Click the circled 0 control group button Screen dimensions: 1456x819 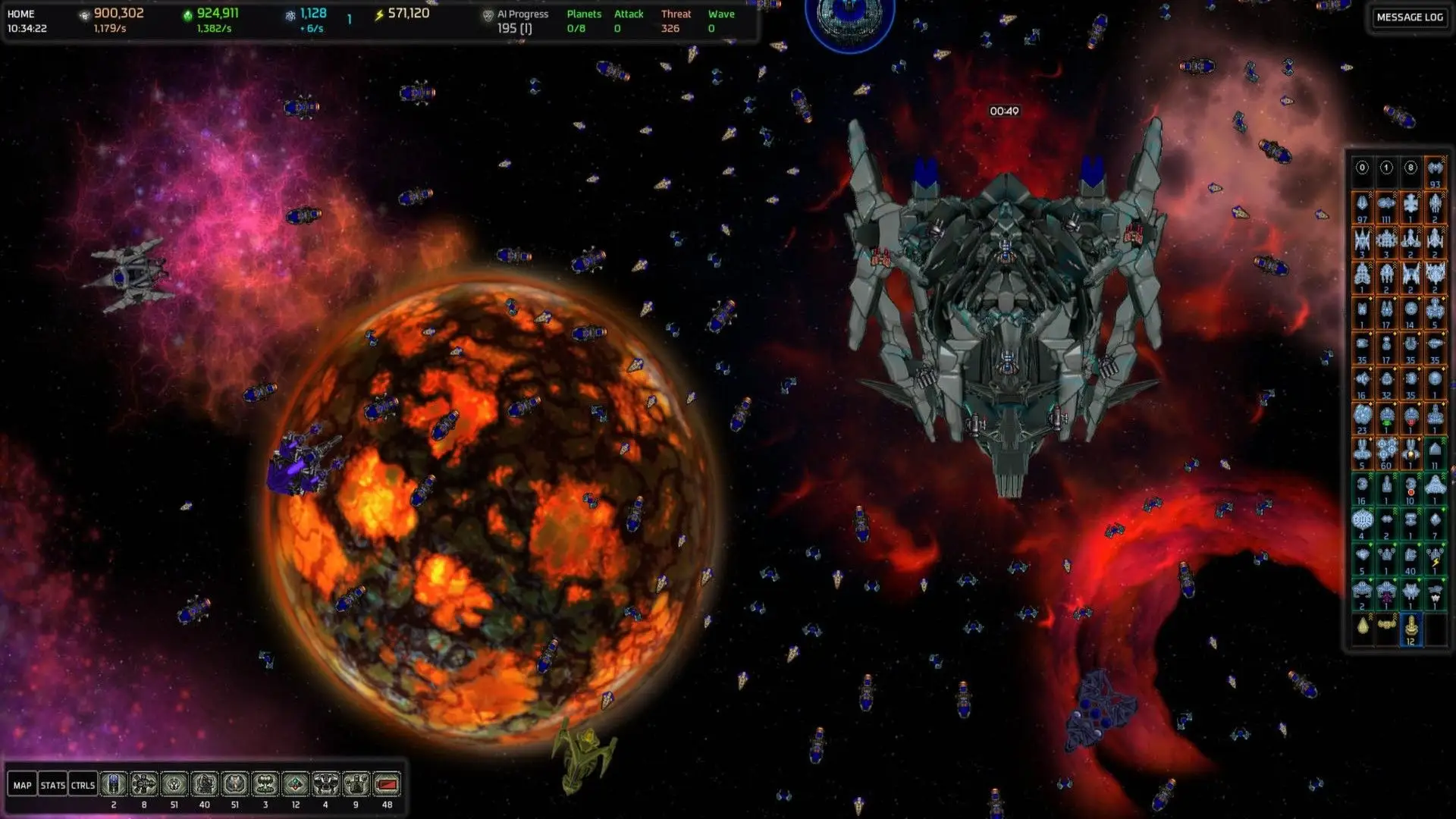1362,168
